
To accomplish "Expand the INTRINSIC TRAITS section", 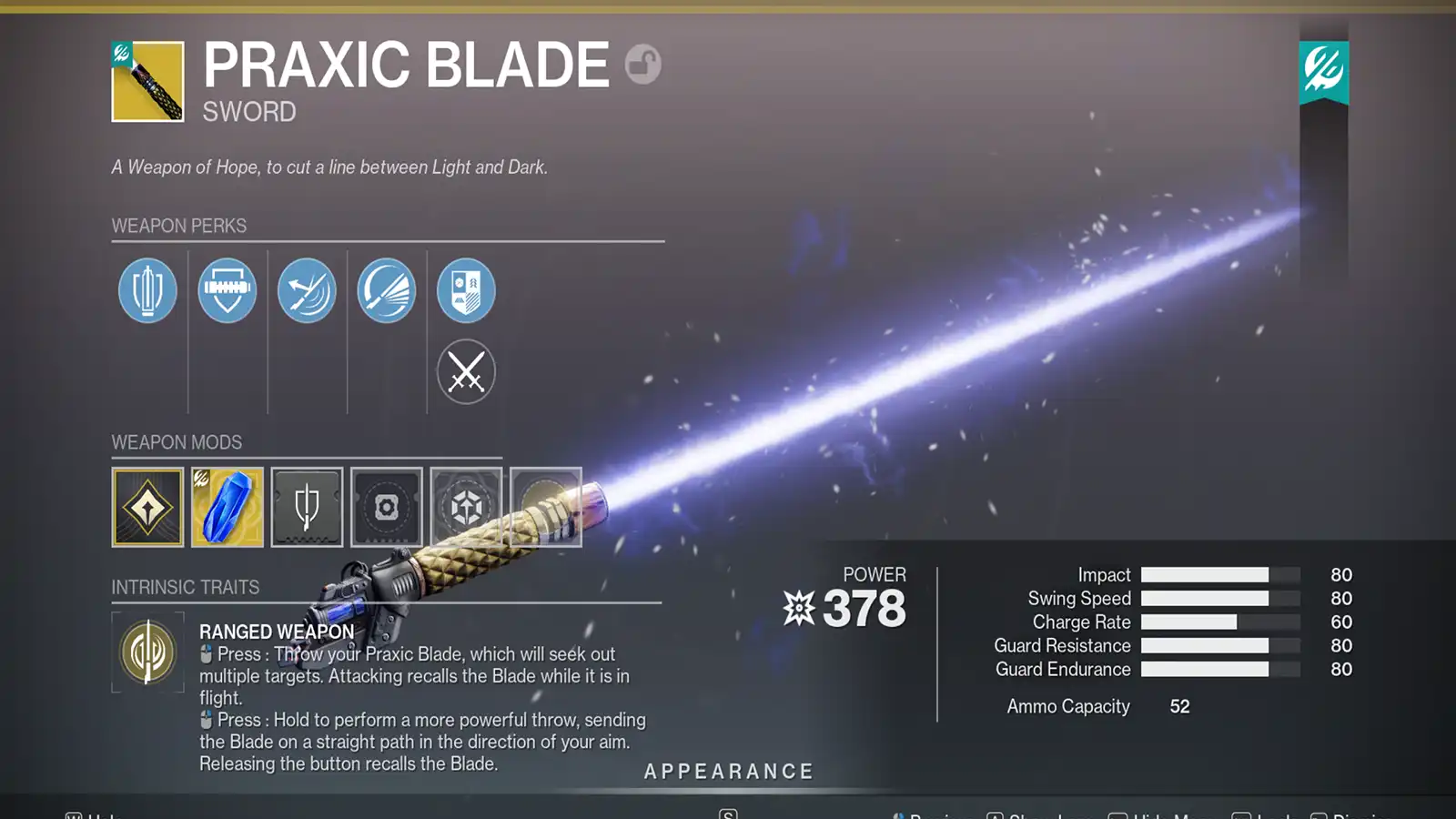I will pyautogui.click(x=186, y=587).
